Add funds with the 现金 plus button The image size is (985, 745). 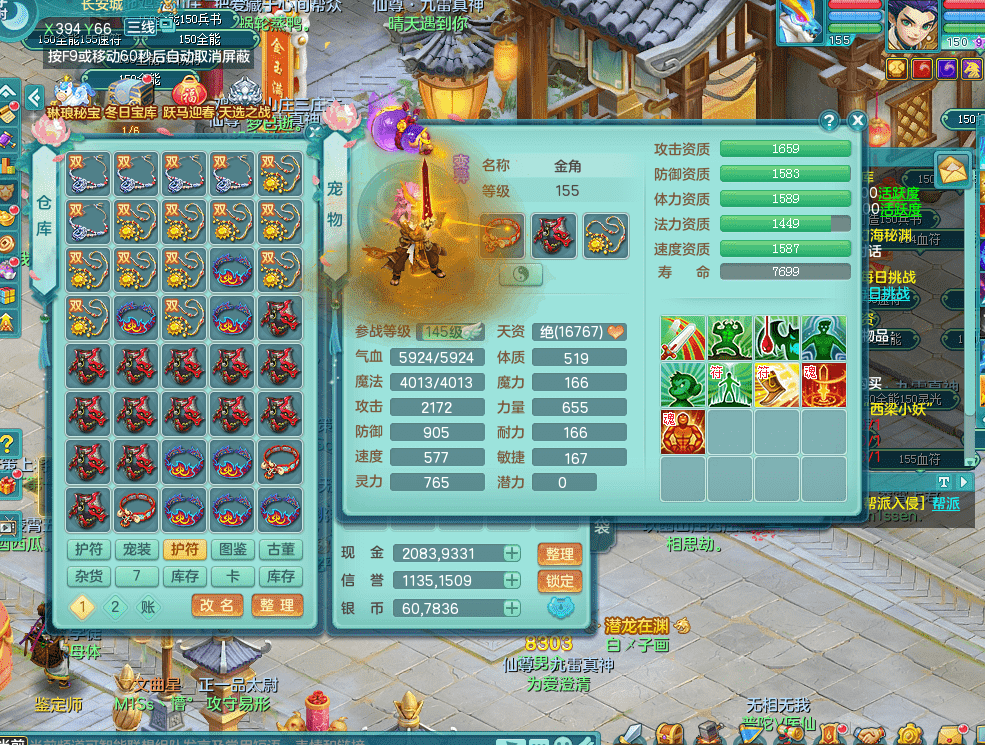click(512, 554)
